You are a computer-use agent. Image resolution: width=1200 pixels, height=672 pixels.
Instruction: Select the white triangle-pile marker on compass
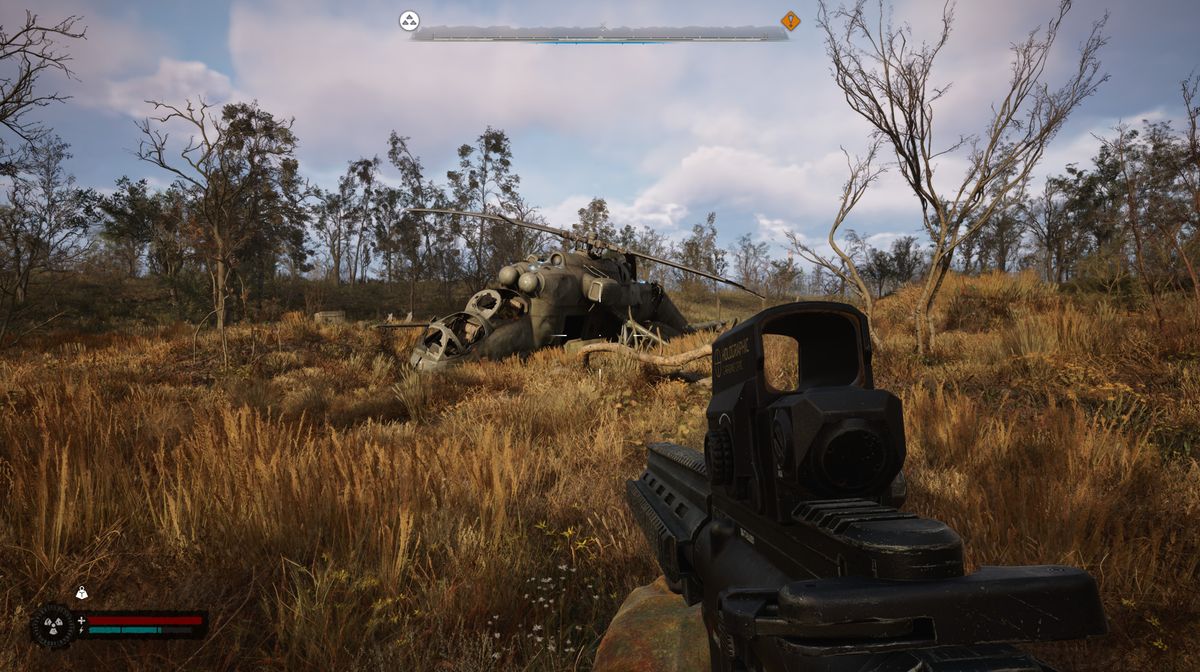(x=409, y=20)
